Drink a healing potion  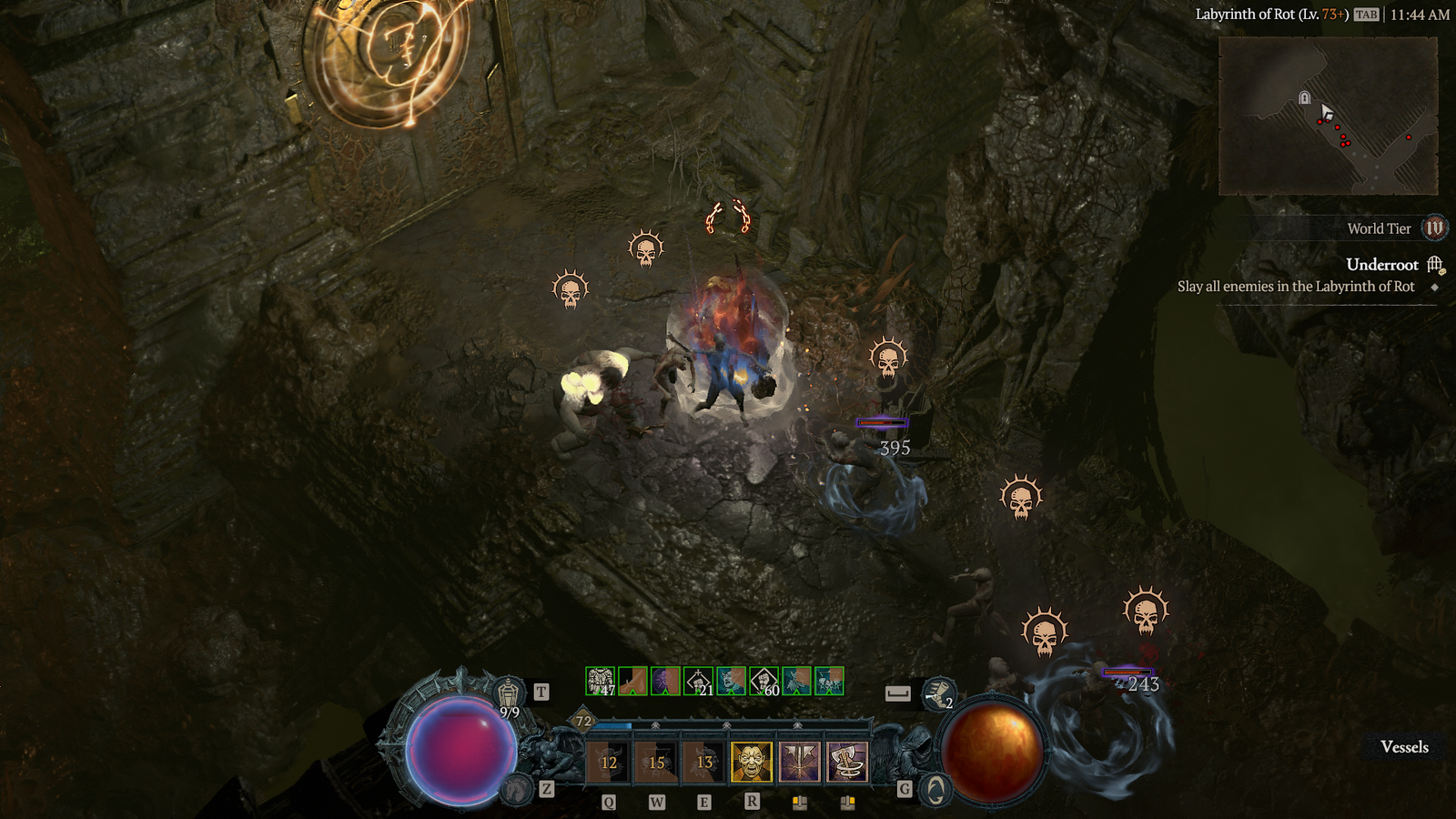coord(509,694)
